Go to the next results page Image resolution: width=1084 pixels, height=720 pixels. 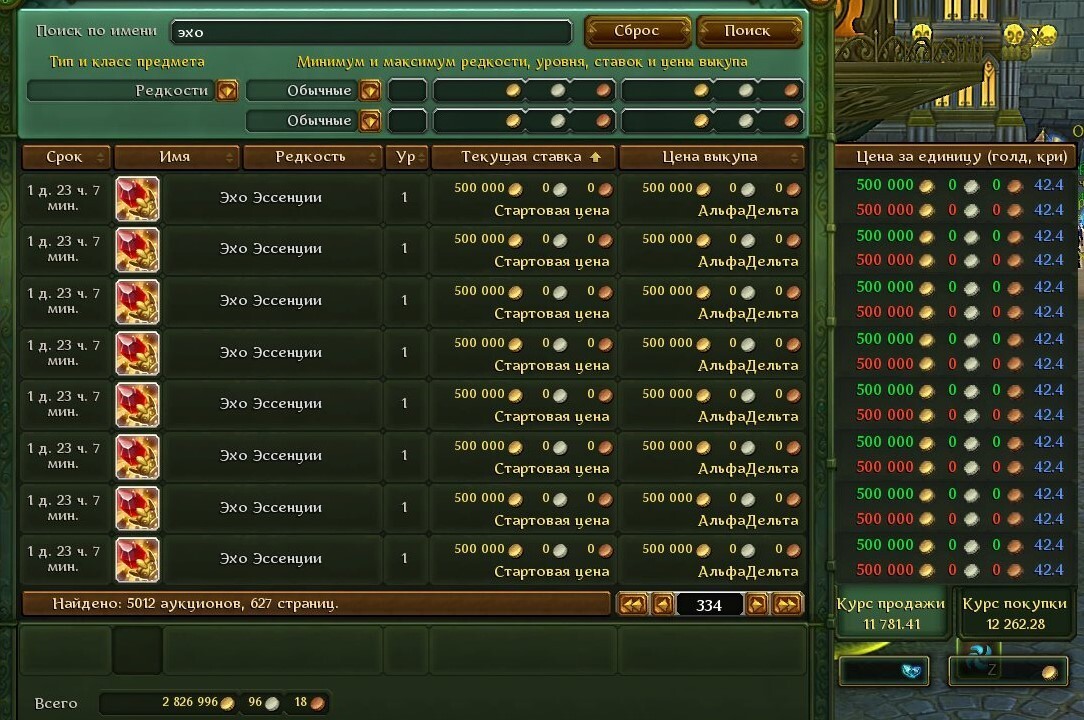pos(757,604)
